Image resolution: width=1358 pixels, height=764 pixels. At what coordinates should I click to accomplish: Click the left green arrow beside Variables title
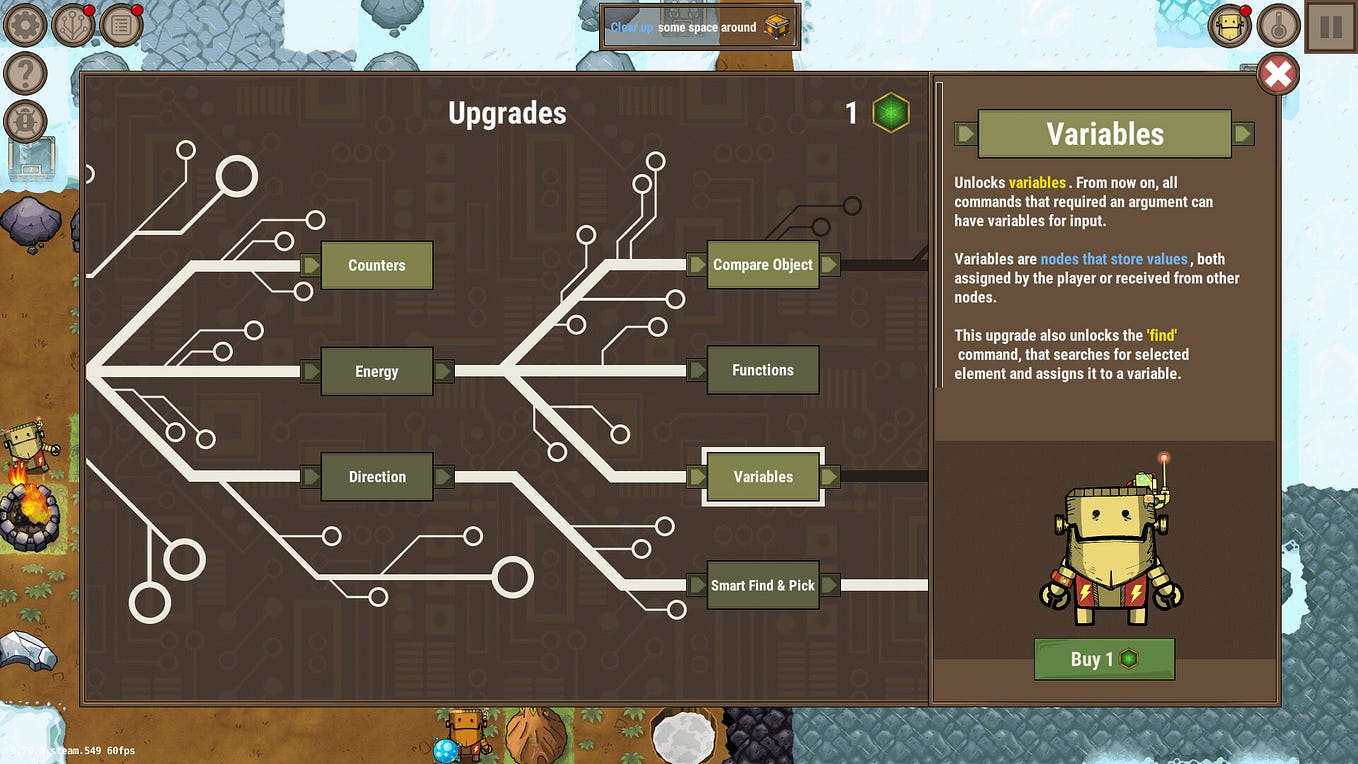(x=967, y=133)
